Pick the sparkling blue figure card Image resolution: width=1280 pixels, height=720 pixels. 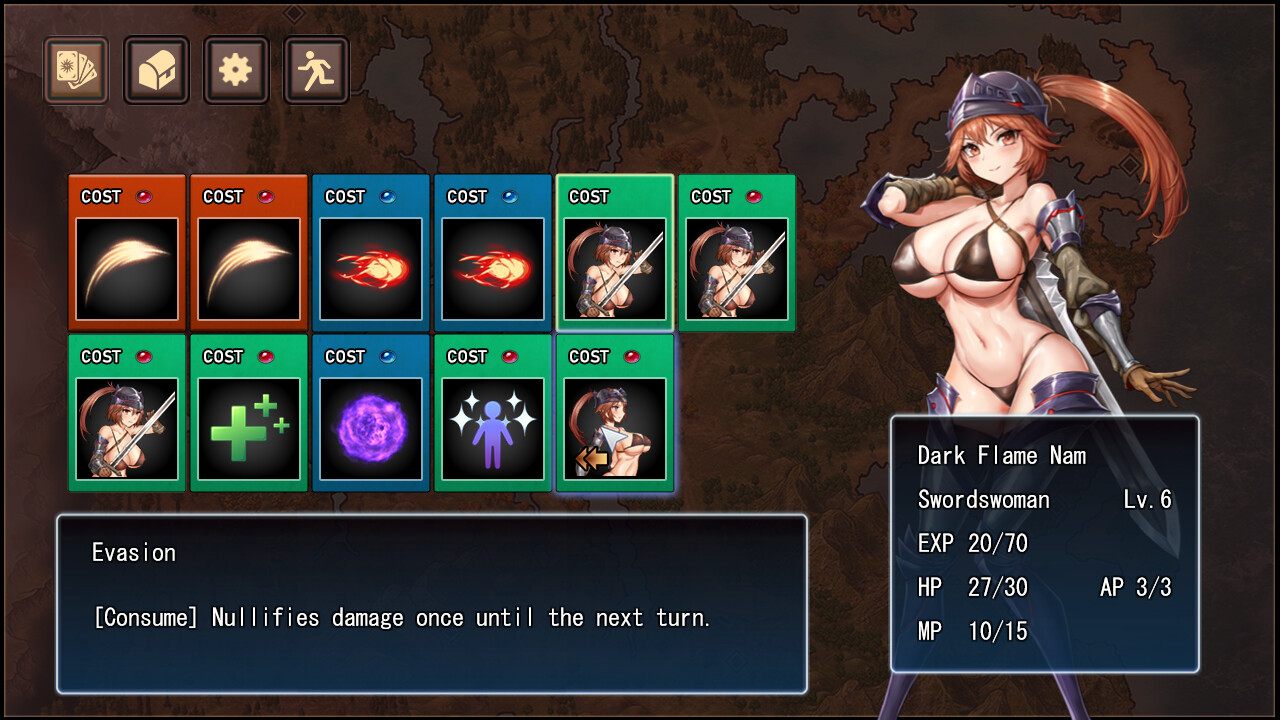493,414
